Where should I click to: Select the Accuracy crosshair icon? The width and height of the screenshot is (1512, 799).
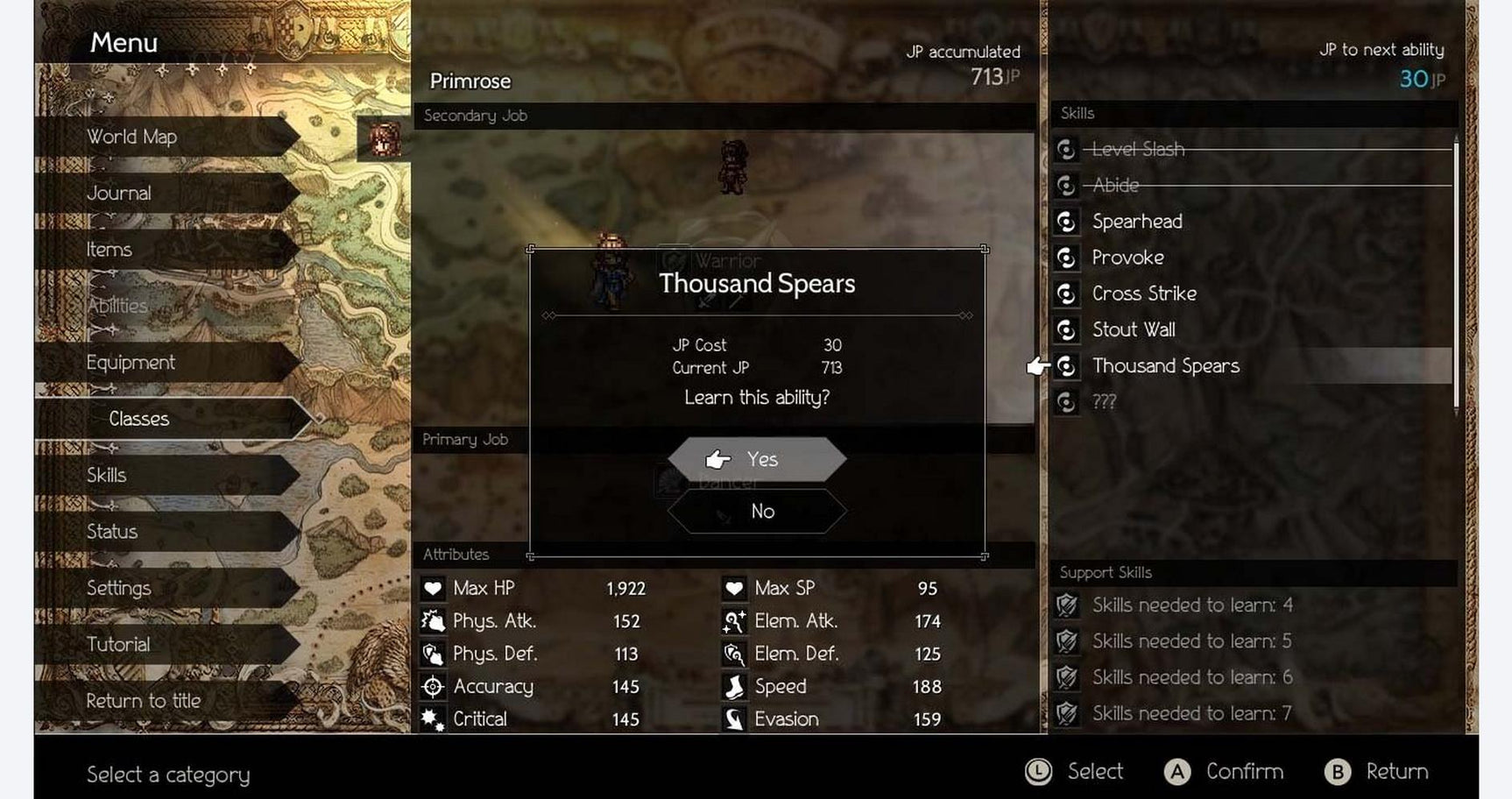433,686
